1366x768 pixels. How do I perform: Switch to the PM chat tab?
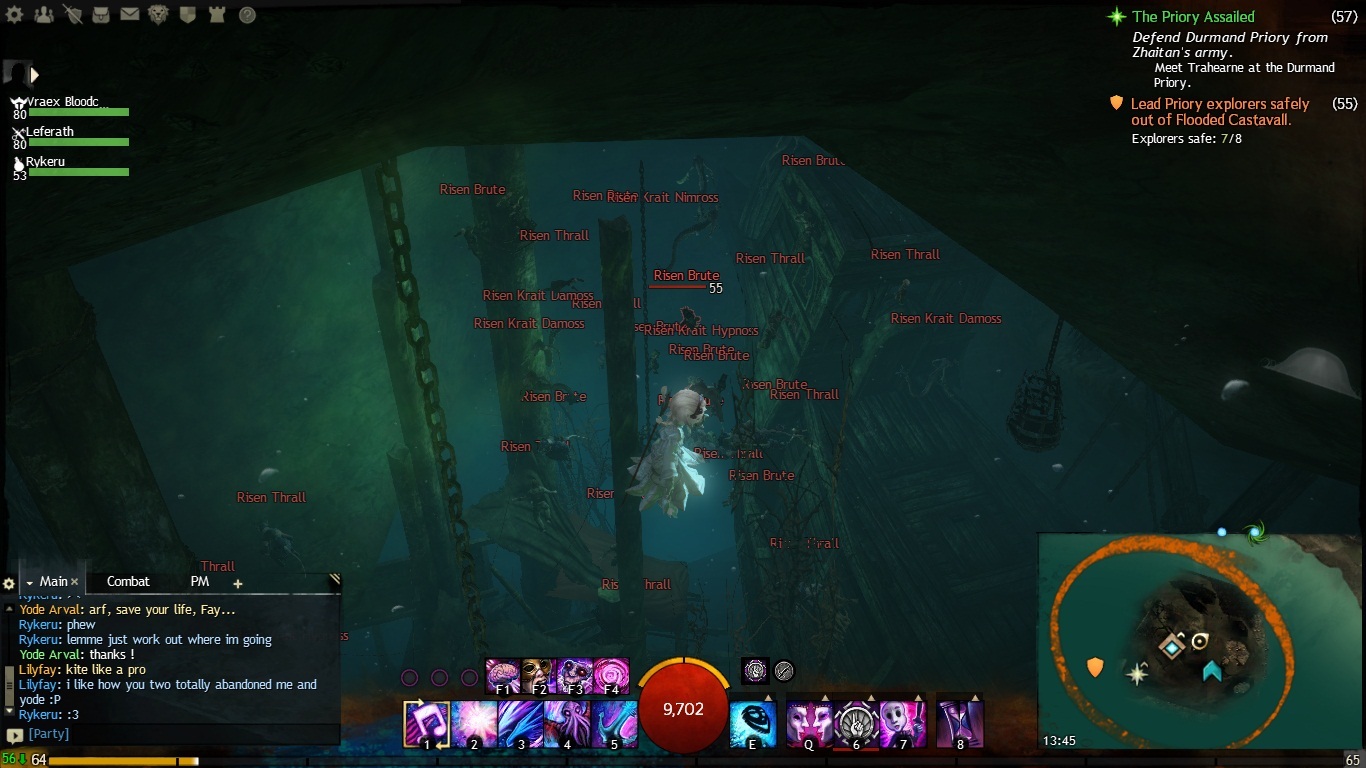tap(200, 581)
